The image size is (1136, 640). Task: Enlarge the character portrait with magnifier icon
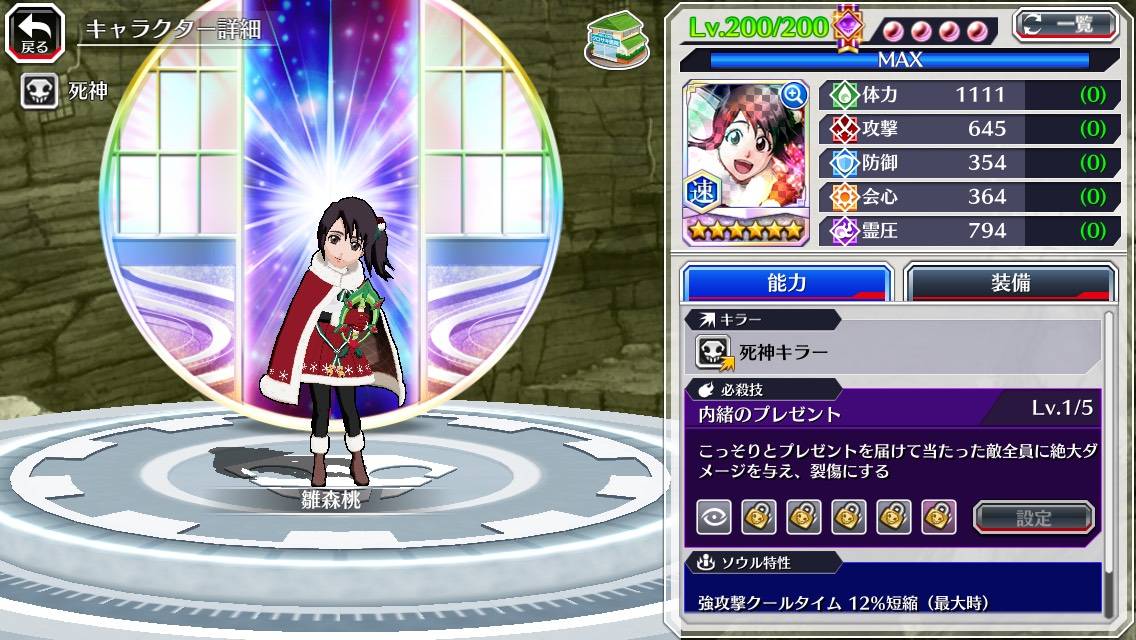click(x=794, y=95)
